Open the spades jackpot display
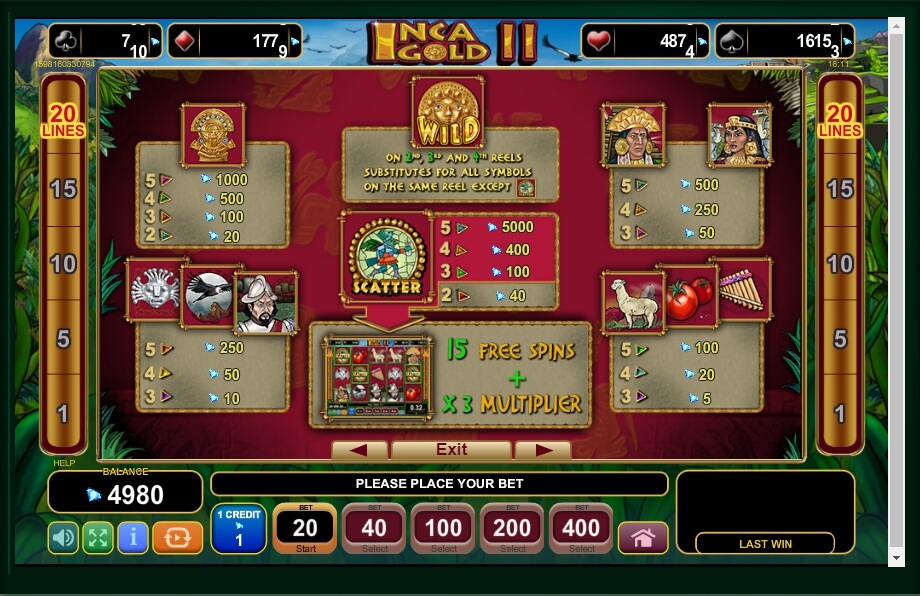The image size is (920, 596). coord(798,42)
